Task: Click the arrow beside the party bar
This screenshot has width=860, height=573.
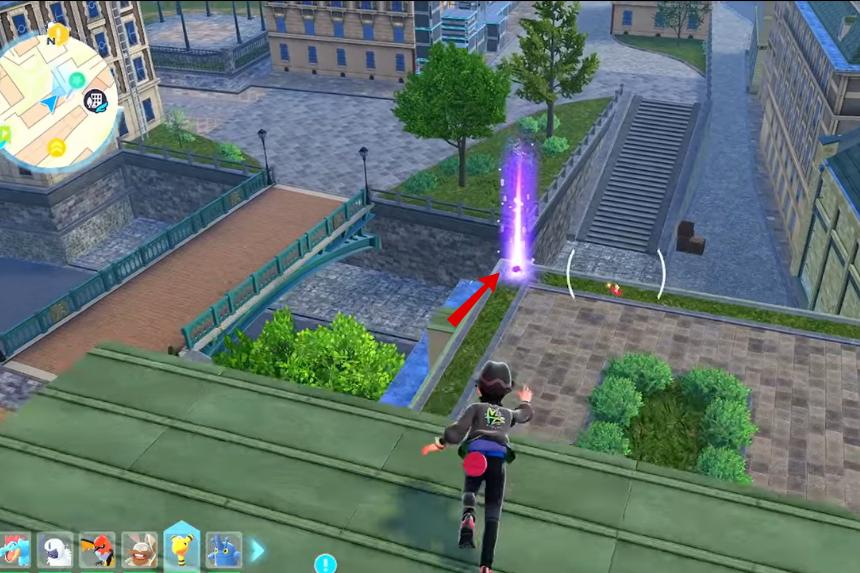Action: point(257,550)
